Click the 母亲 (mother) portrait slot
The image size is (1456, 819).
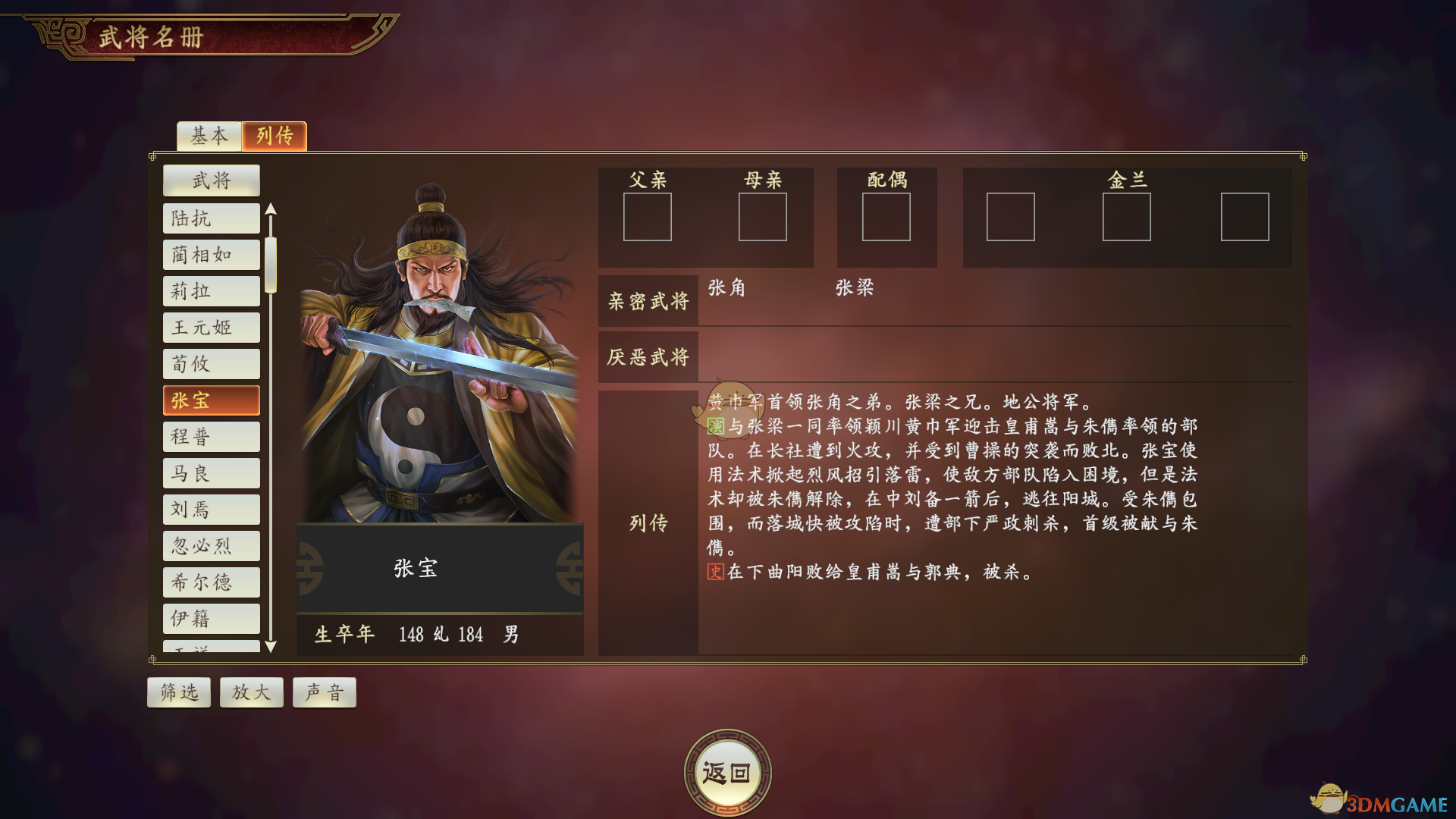pyautogui.click(x=762, y=217)
